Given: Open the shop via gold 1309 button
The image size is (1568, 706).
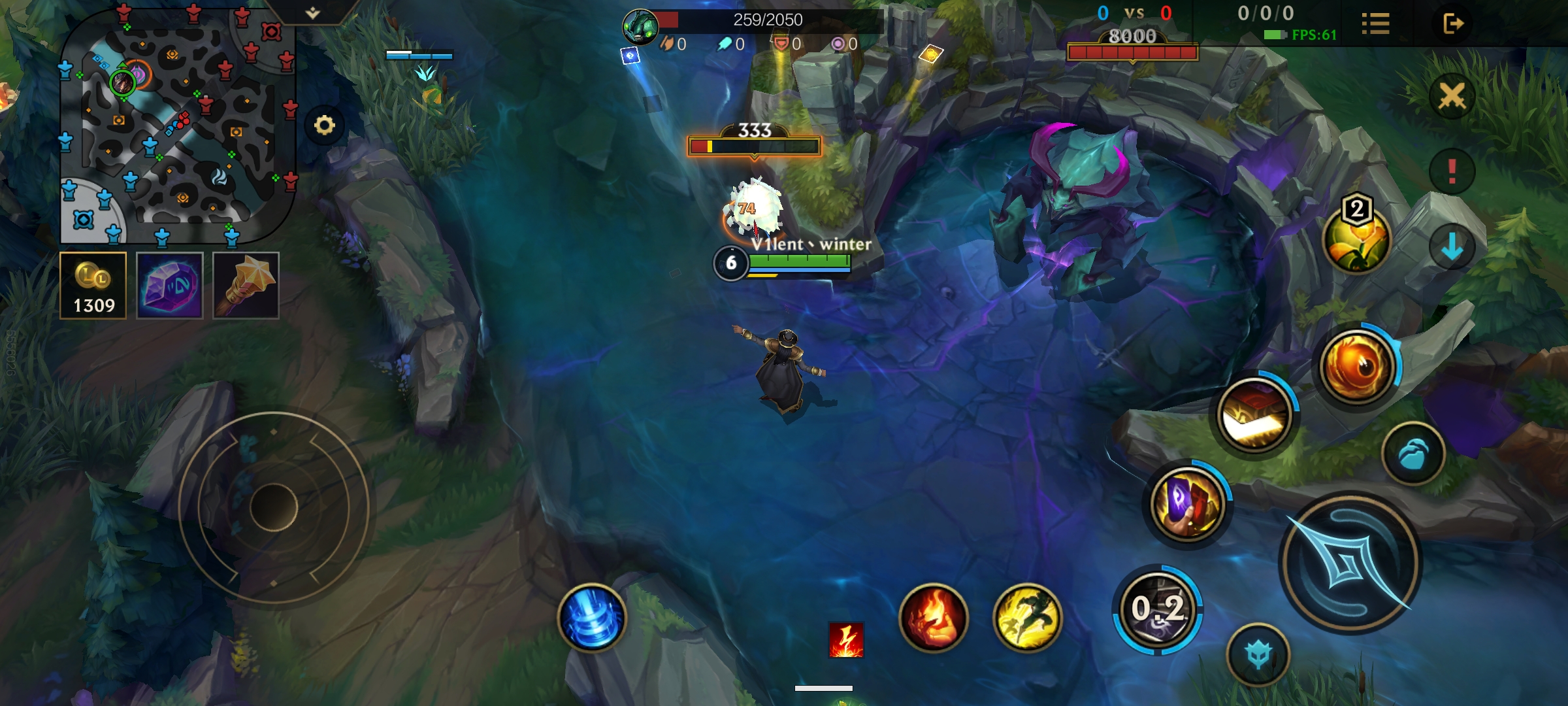Looking at the screenshot, I should point(93,286).
